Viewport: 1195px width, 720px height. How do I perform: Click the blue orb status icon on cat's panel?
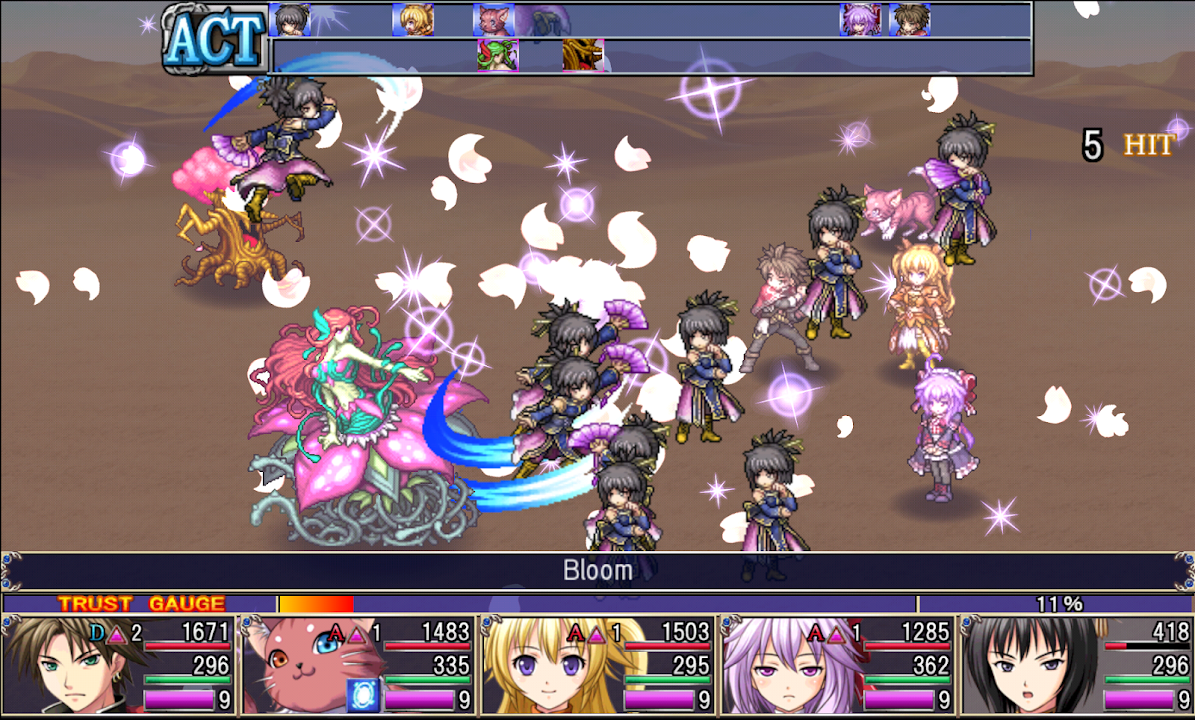tap(360, 697)
